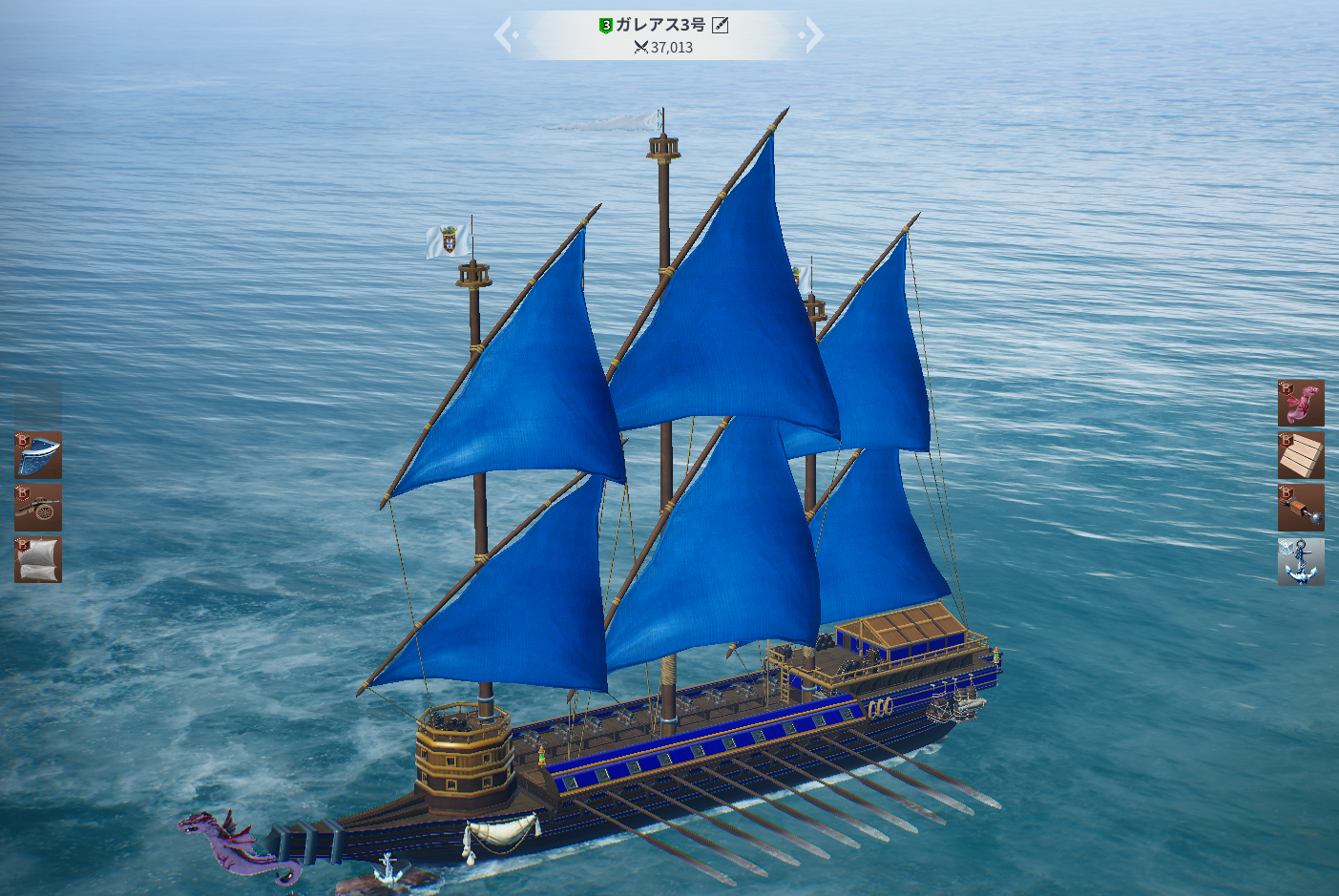Viewport: 1339px width, 896px height.
Task: Select the ram with iron ball slot
Action: 1301,508
